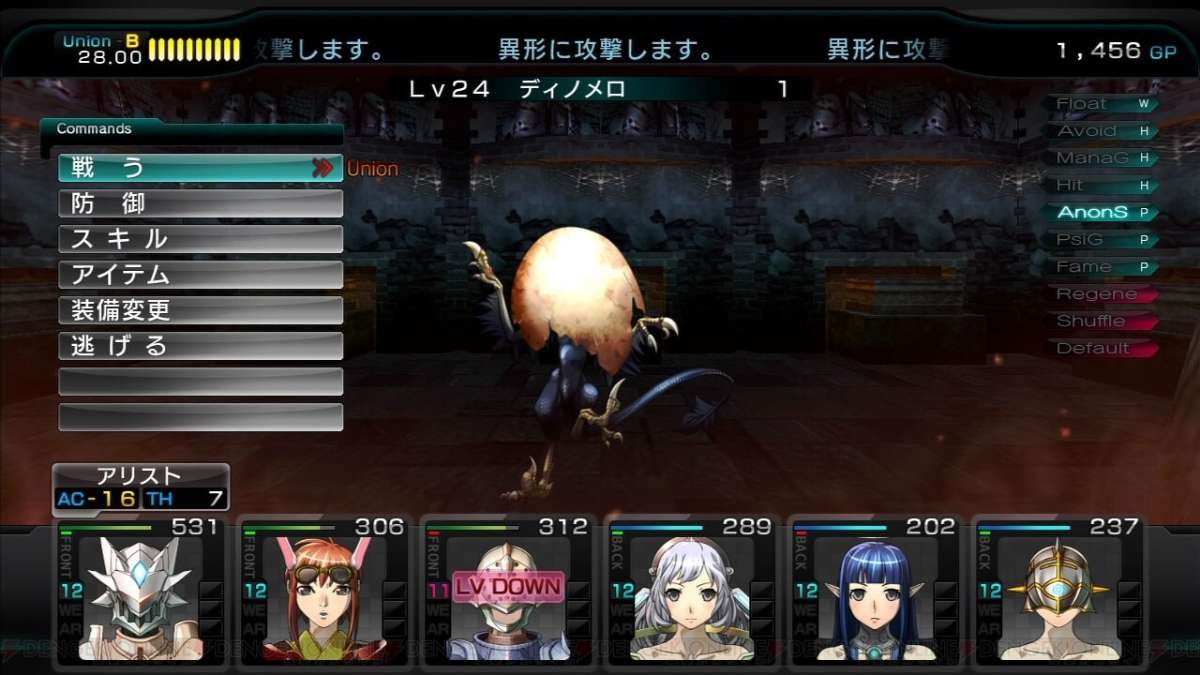Open the アイテム (Item) command
This screenshot has width=1200, height=675.
200,275
